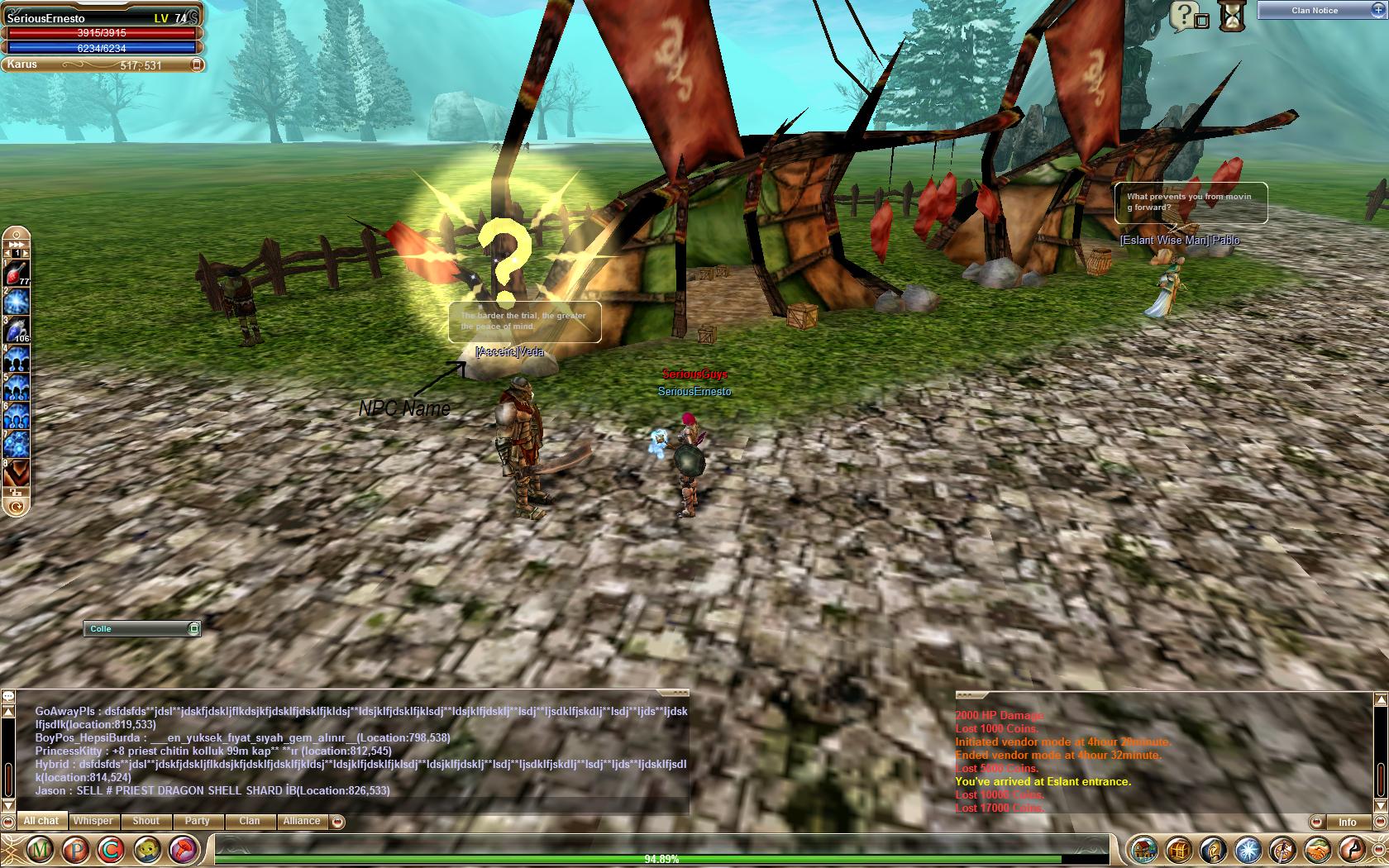
Task: Use the red potion in hotbar slot 1
Action: pos(16,274)
